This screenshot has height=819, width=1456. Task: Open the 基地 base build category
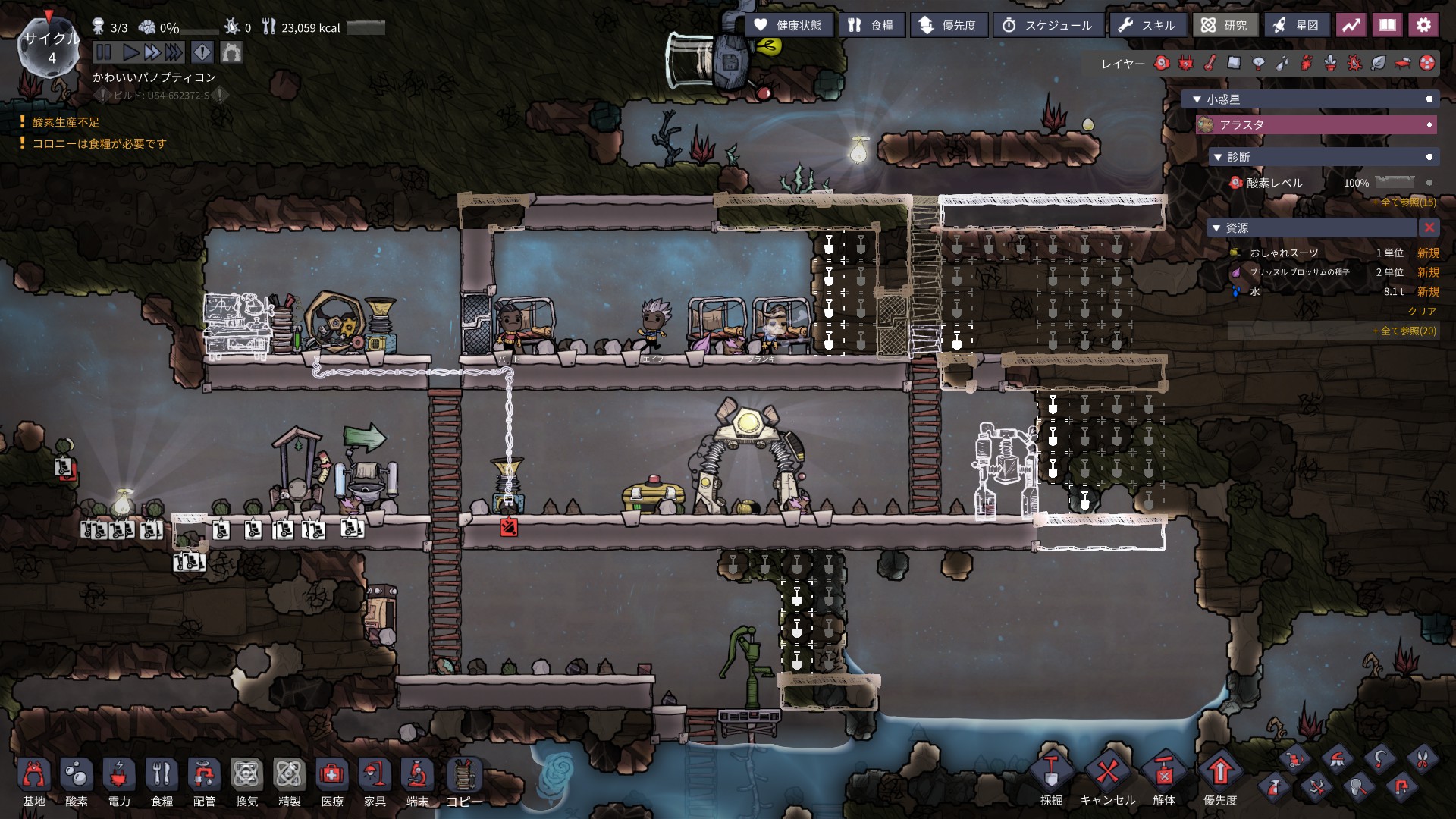(34, 781)
